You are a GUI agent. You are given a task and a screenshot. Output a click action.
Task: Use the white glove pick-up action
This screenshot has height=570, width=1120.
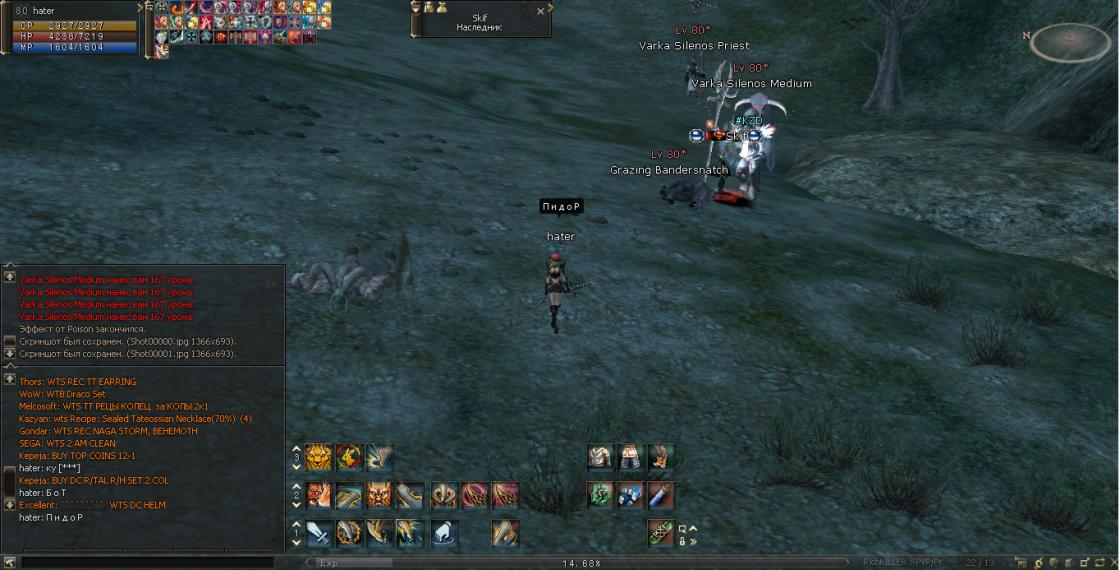(x=444, y=533)
